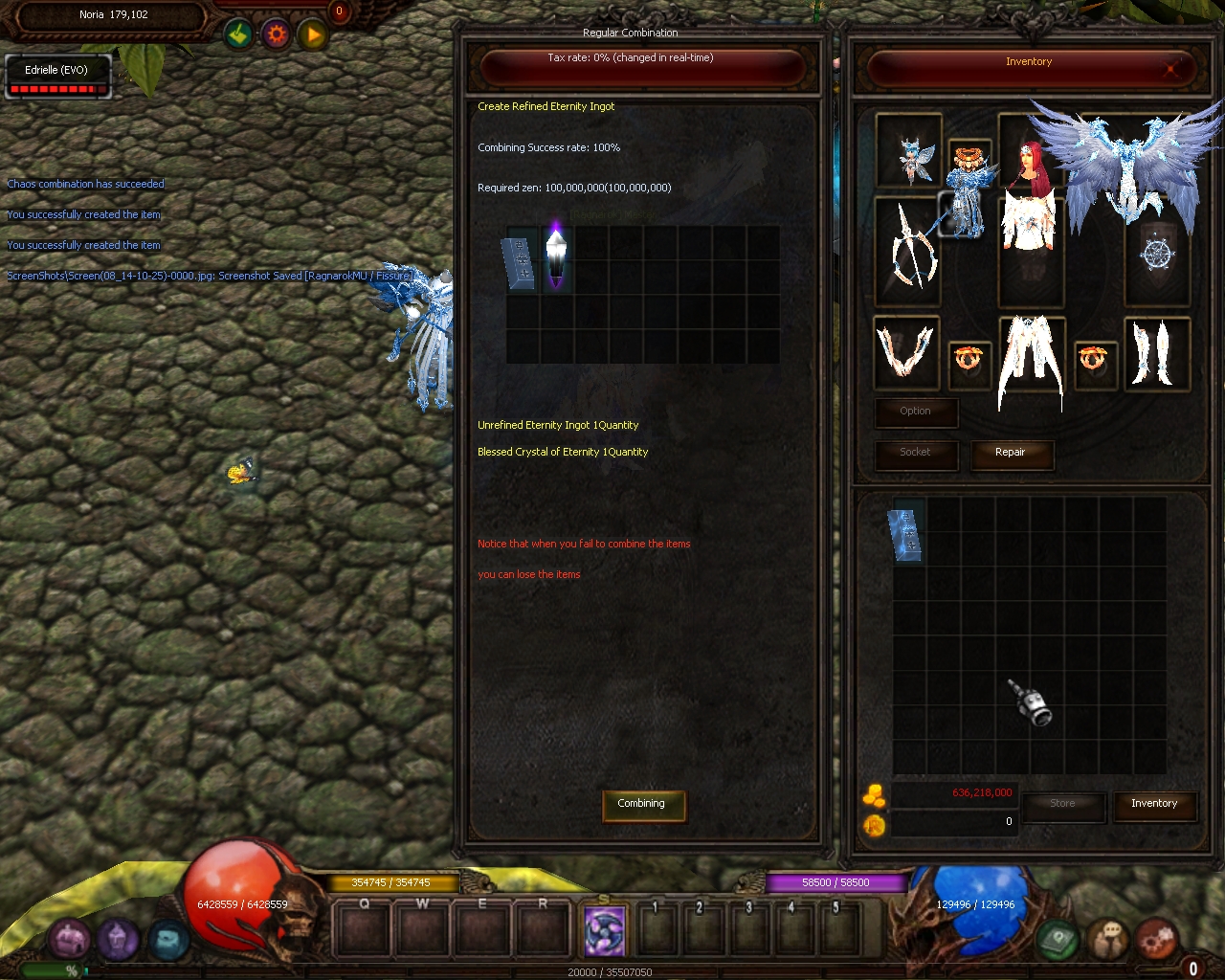
Task: Open the Repair function
Action: 1011,454
